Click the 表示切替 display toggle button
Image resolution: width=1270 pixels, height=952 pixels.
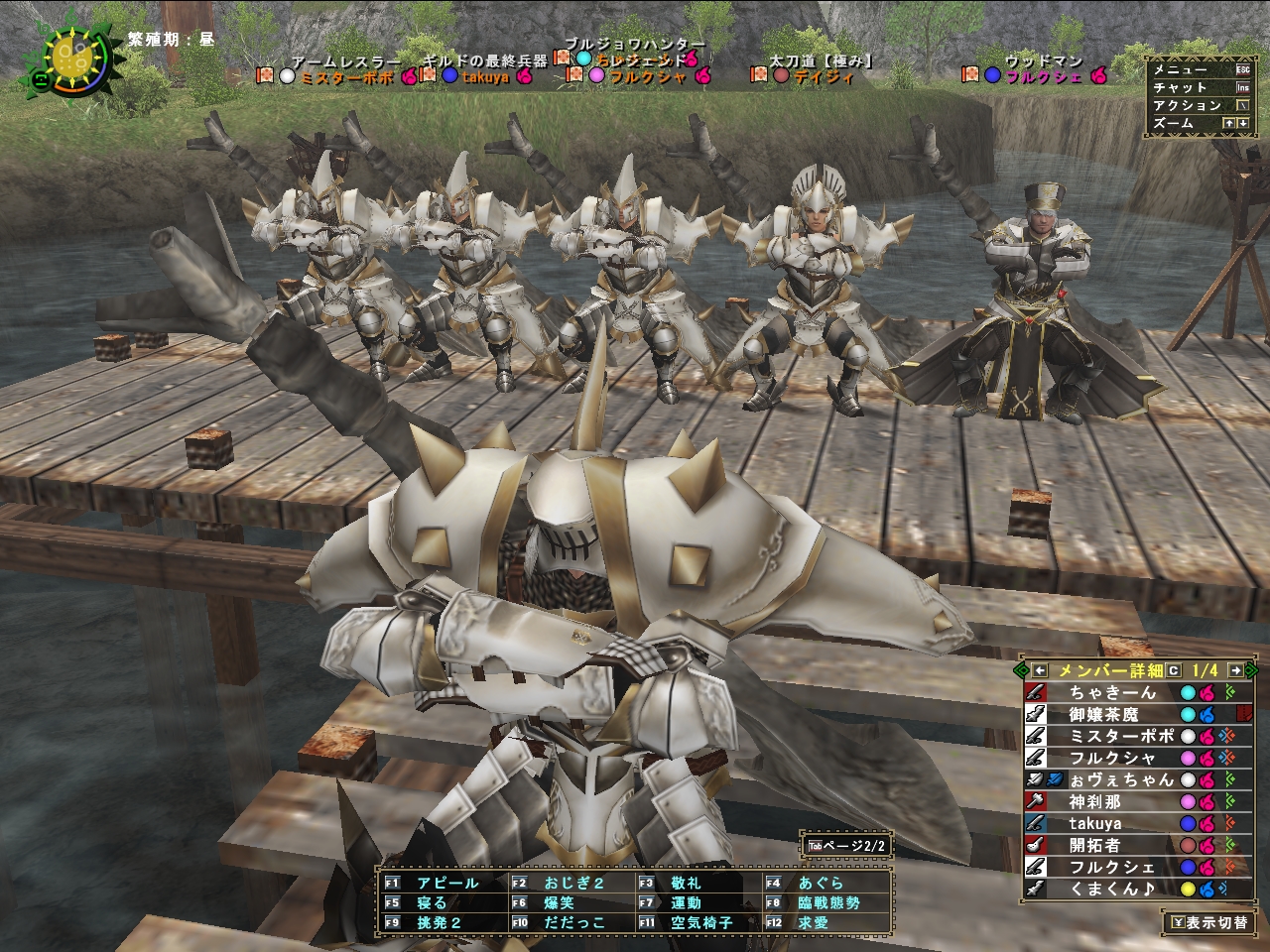click(1207, 922)
